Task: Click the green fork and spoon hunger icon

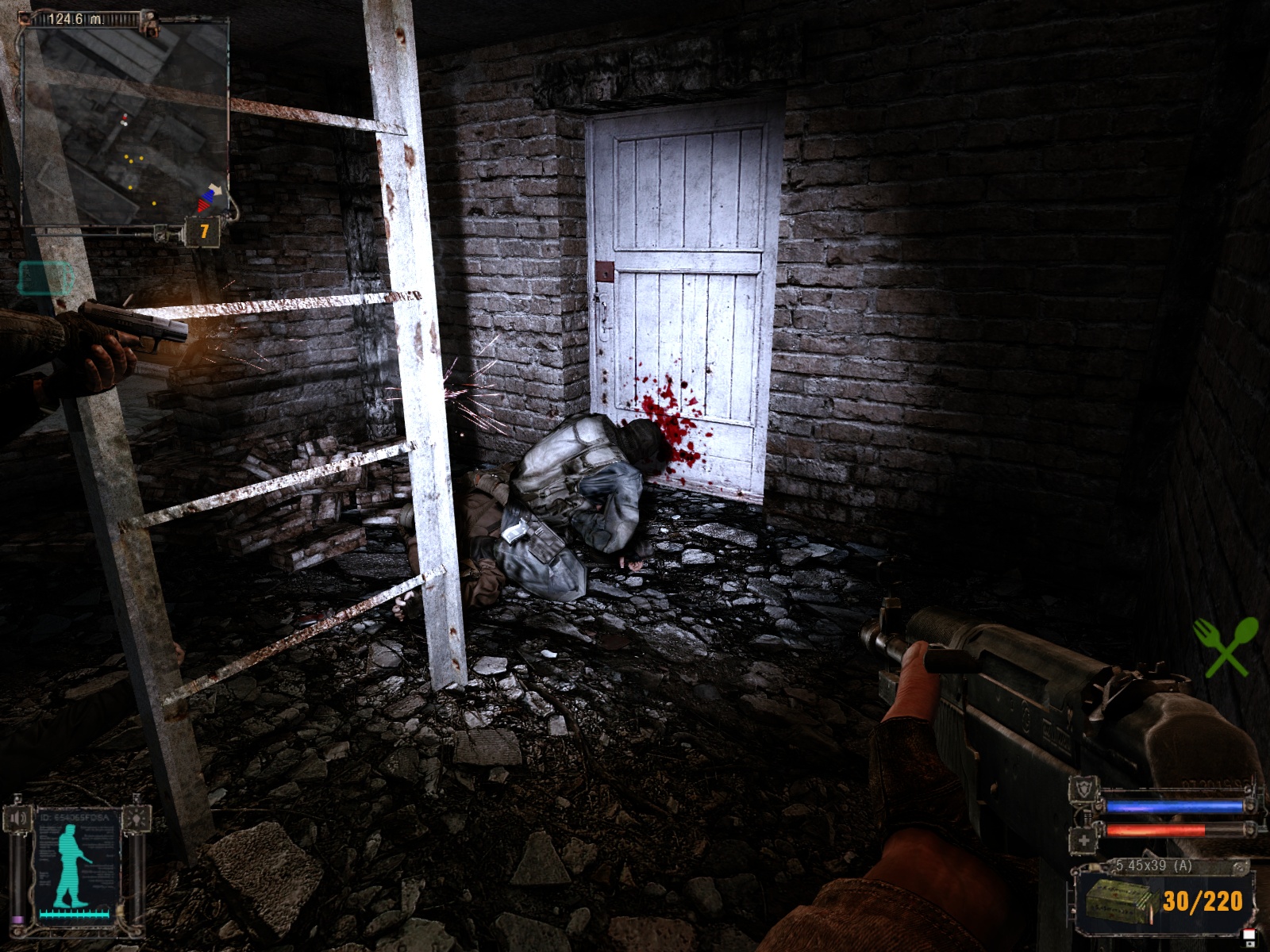Action: pos(1226,647)
